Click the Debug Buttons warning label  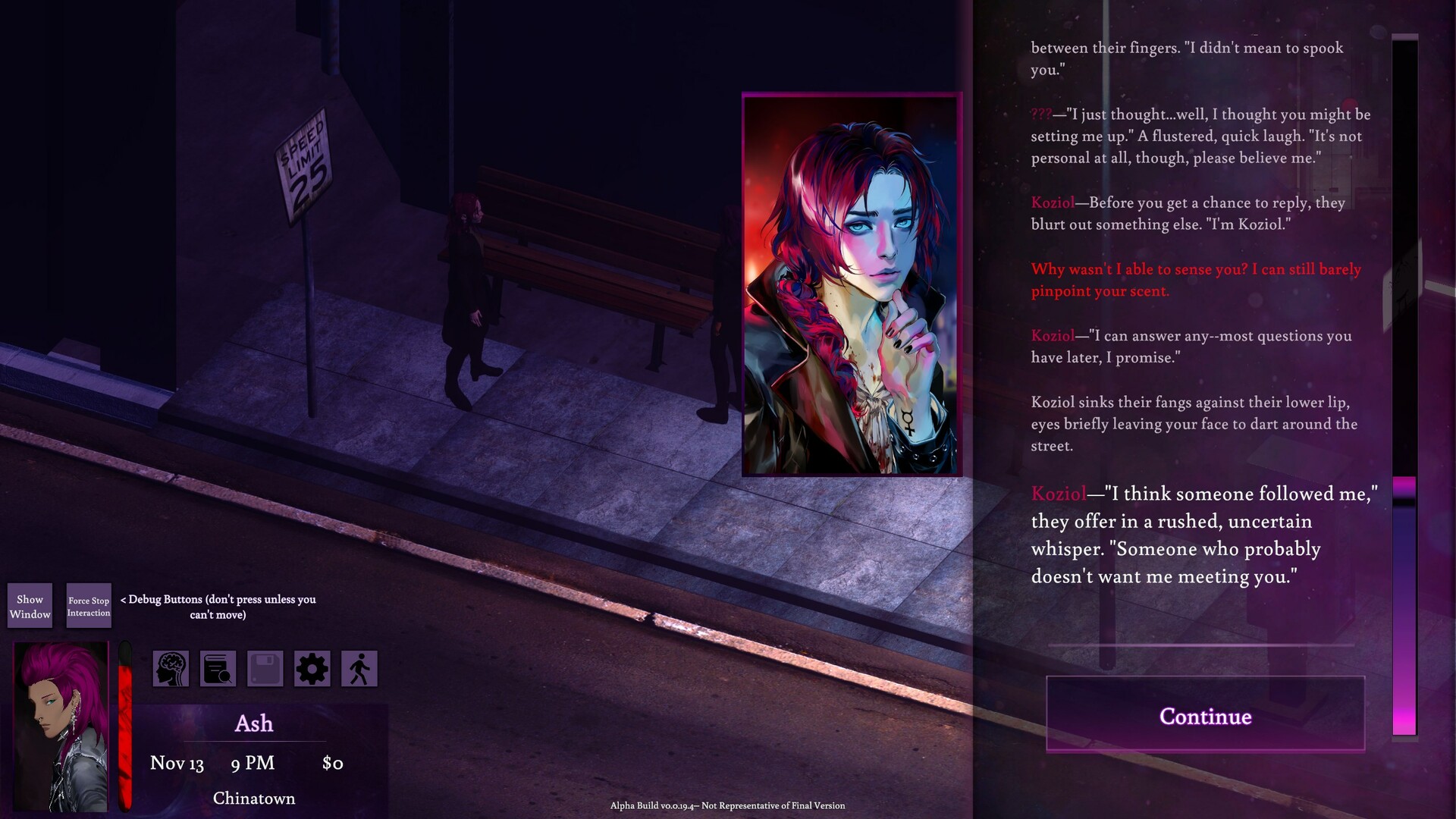(218, 607)
